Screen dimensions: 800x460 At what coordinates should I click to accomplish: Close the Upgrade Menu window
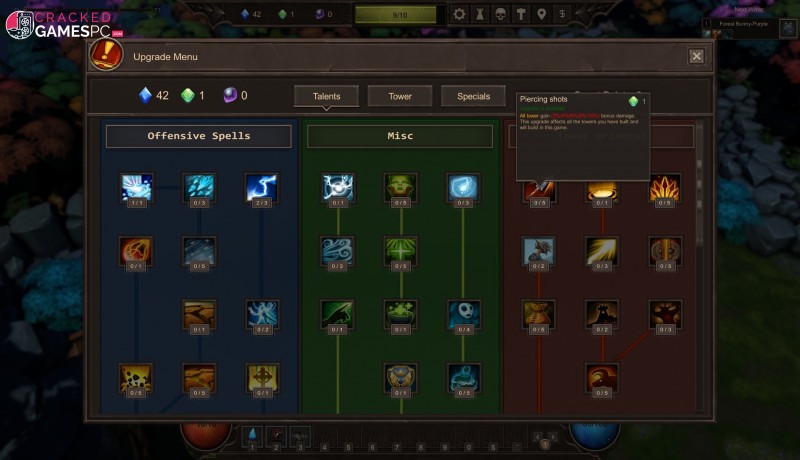click(696, 56)
